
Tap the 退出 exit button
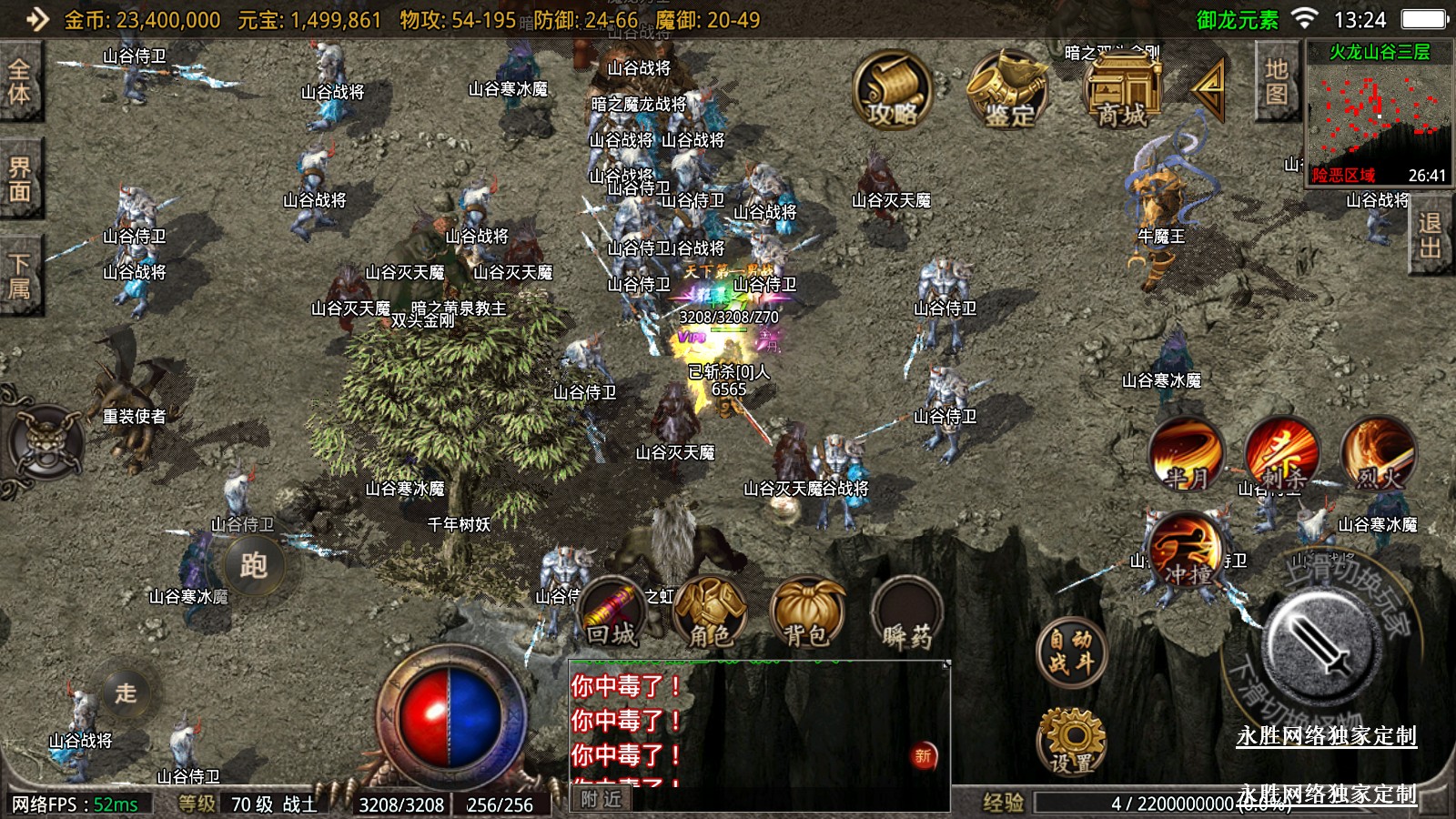click(x=1430, y=236)
